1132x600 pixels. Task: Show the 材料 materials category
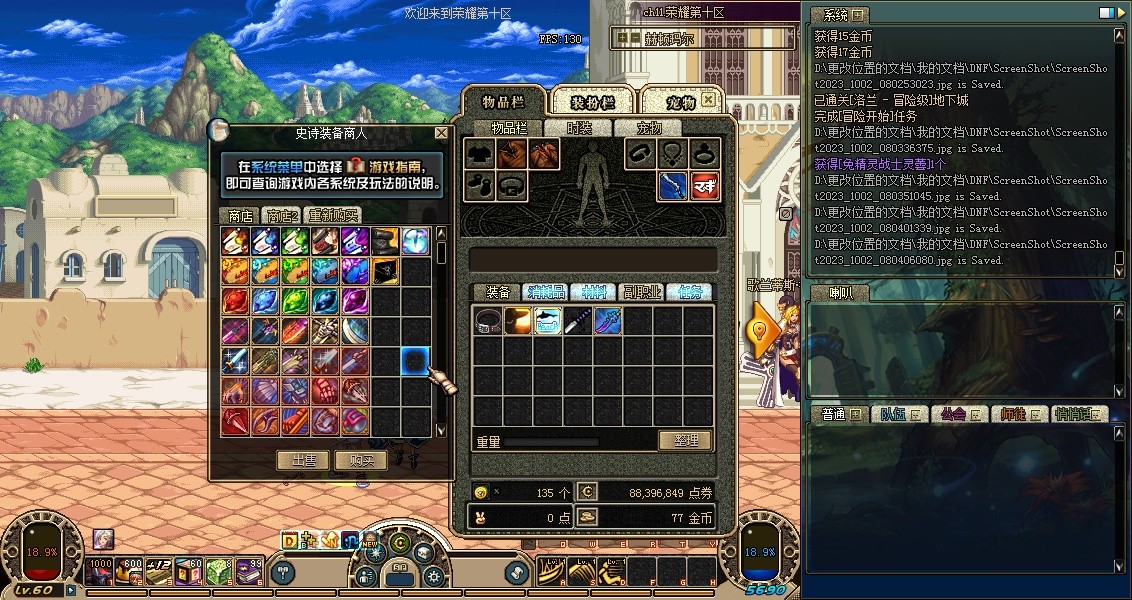coord(593,292)
